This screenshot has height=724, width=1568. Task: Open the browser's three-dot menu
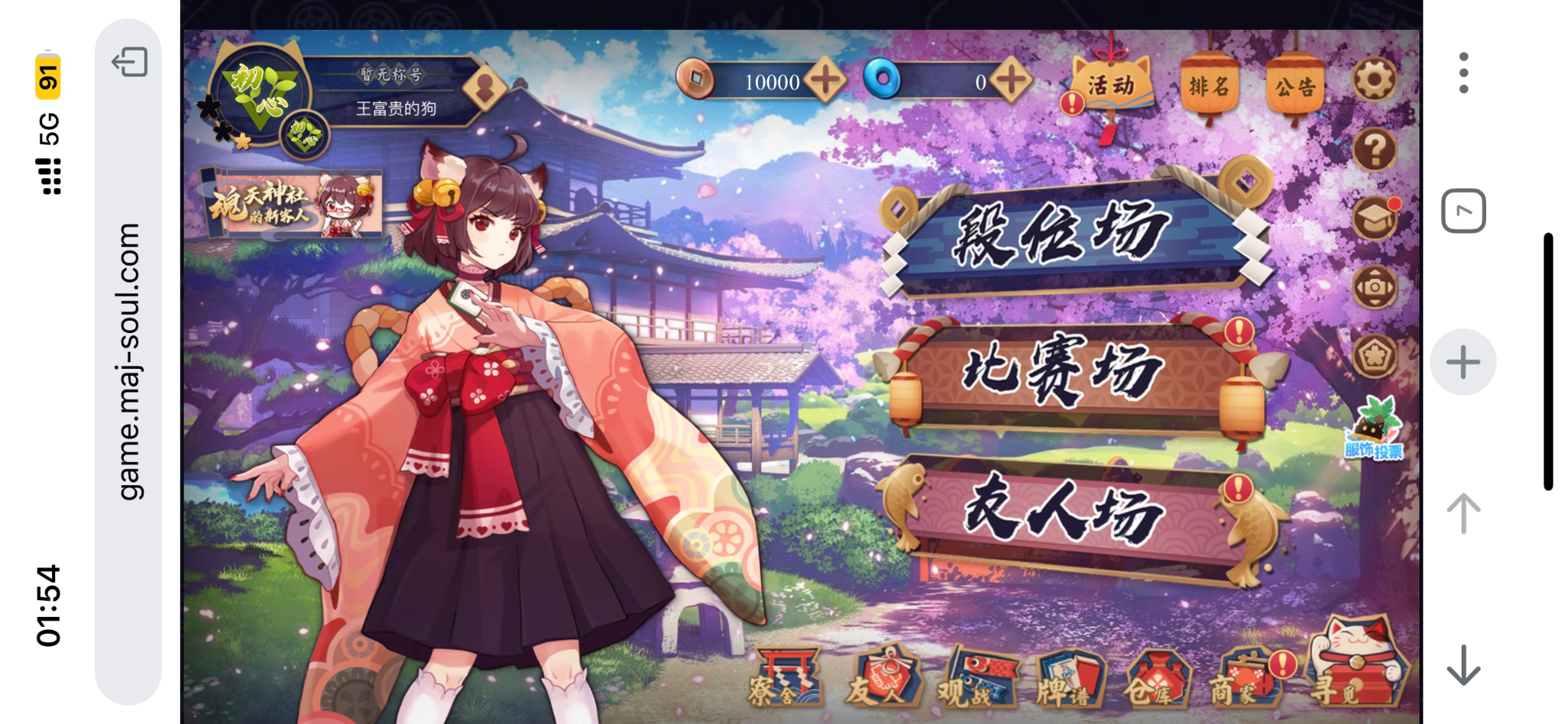(x=1464, y=73)
